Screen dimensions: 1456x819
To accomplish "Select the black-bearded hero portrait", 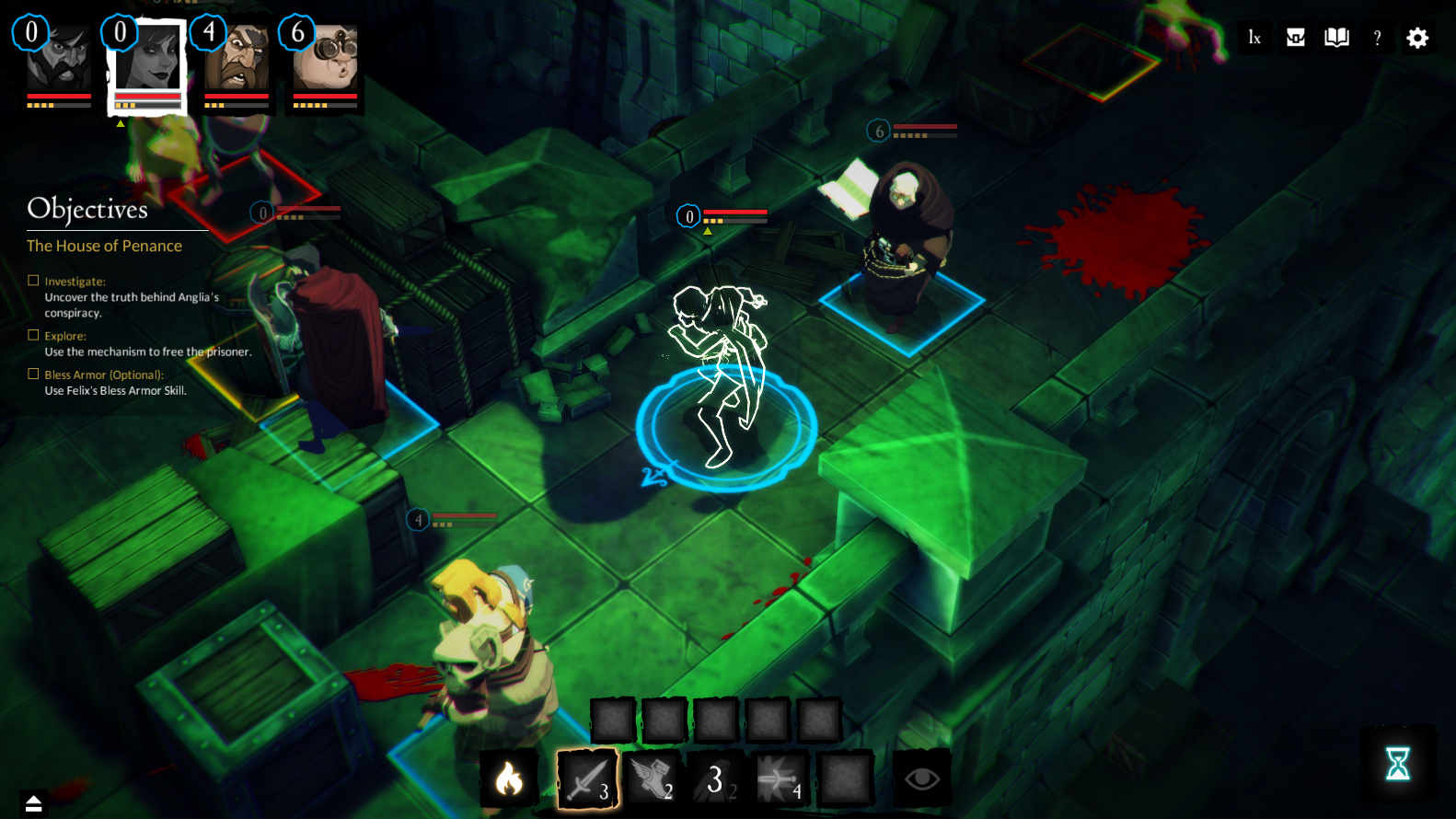I will tap(59, 59).
